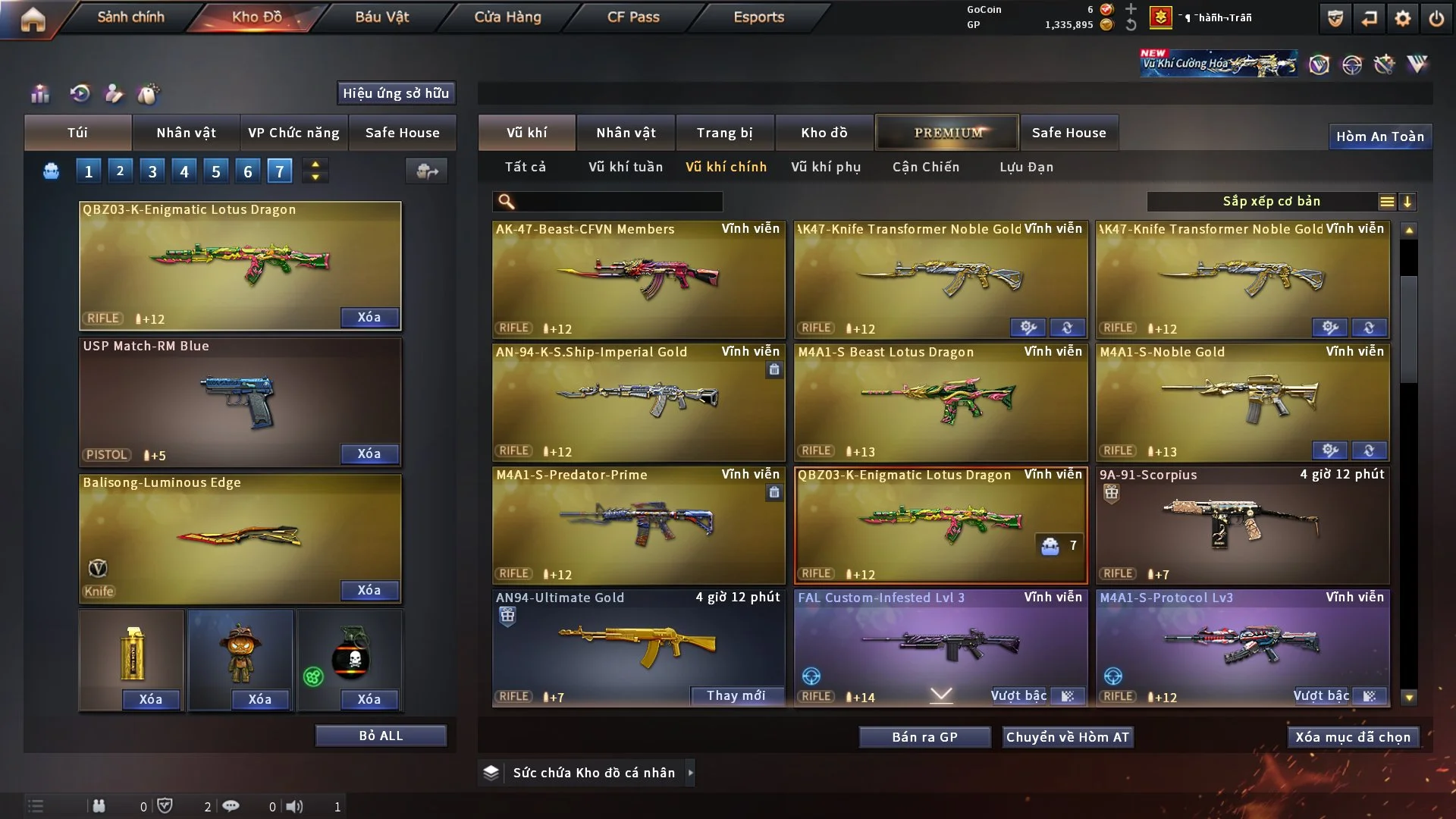The image size is (1456, 819).
Task: Open the PREMIUM inventory tab
Action: (x=947, y=133)
